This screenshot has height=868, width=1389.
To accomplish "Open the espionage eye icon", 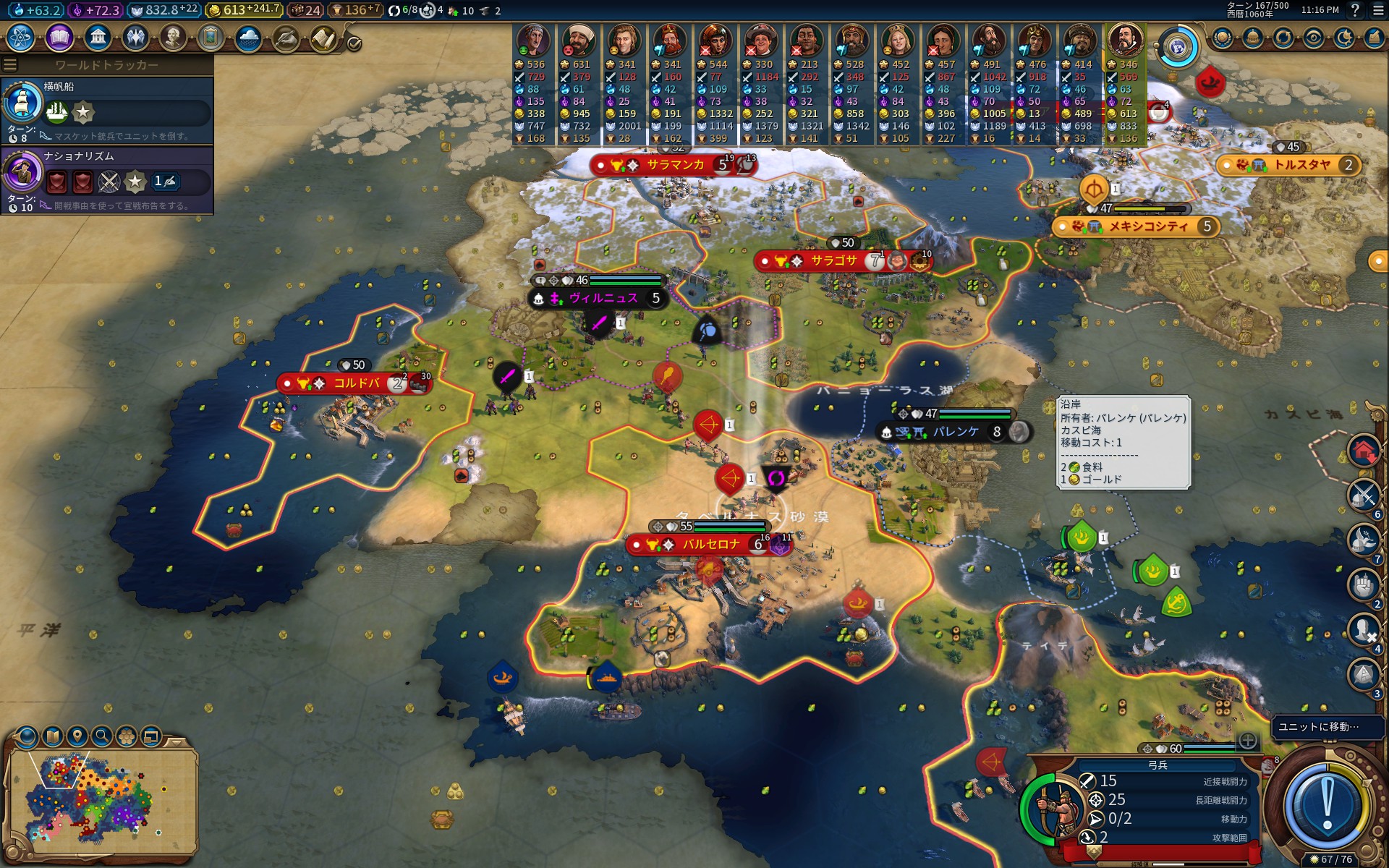I will (x=1314, y=38).
